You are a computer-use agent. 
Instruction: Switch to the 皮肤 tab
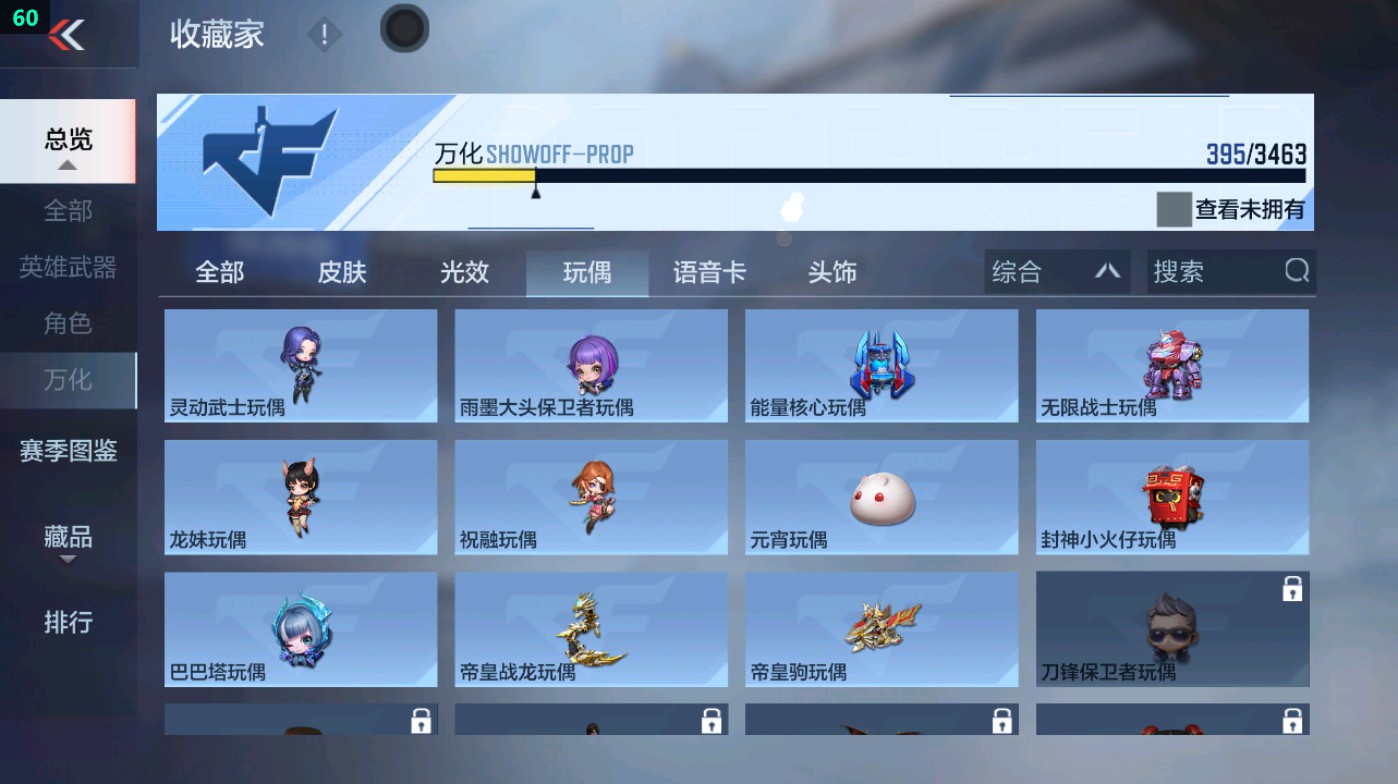click(340, 271)
